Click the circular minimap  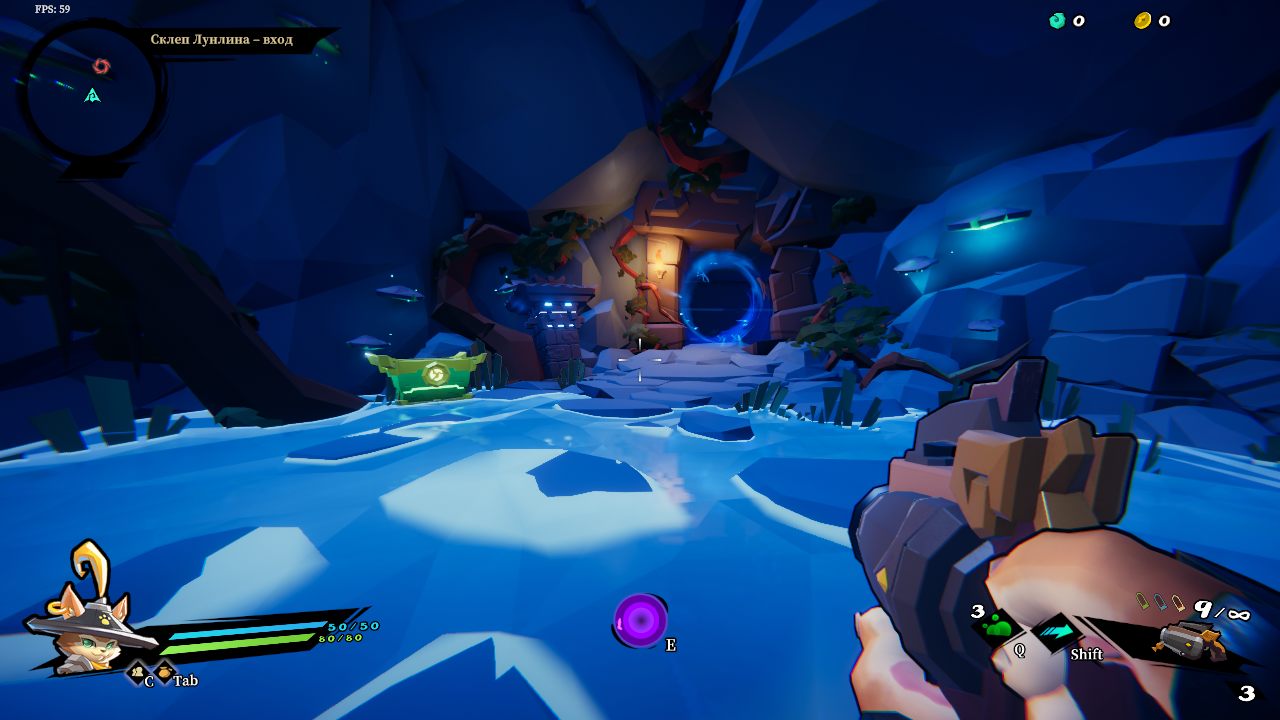point(90,92)
